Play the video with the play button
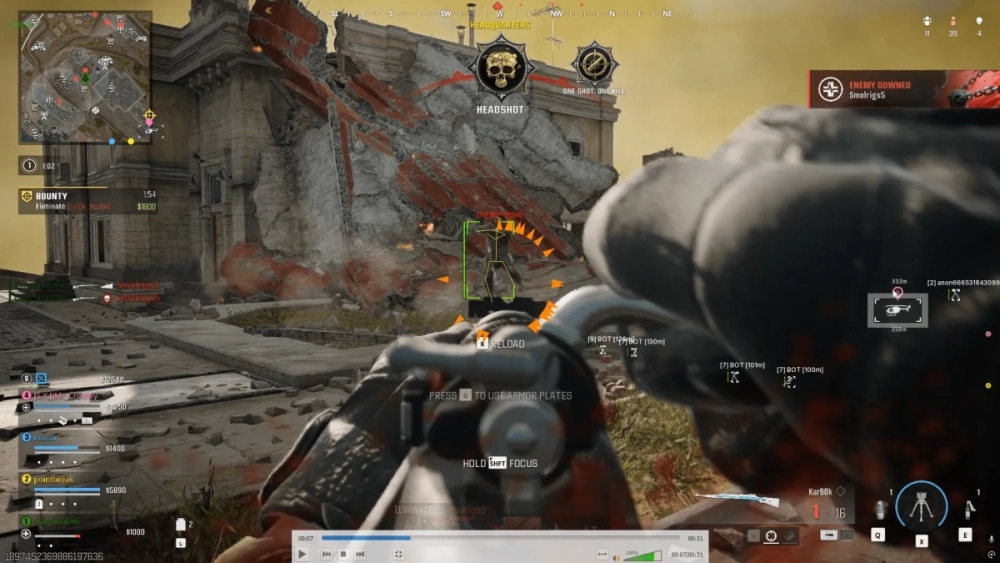1000x563 pixels. coord(303,554)
